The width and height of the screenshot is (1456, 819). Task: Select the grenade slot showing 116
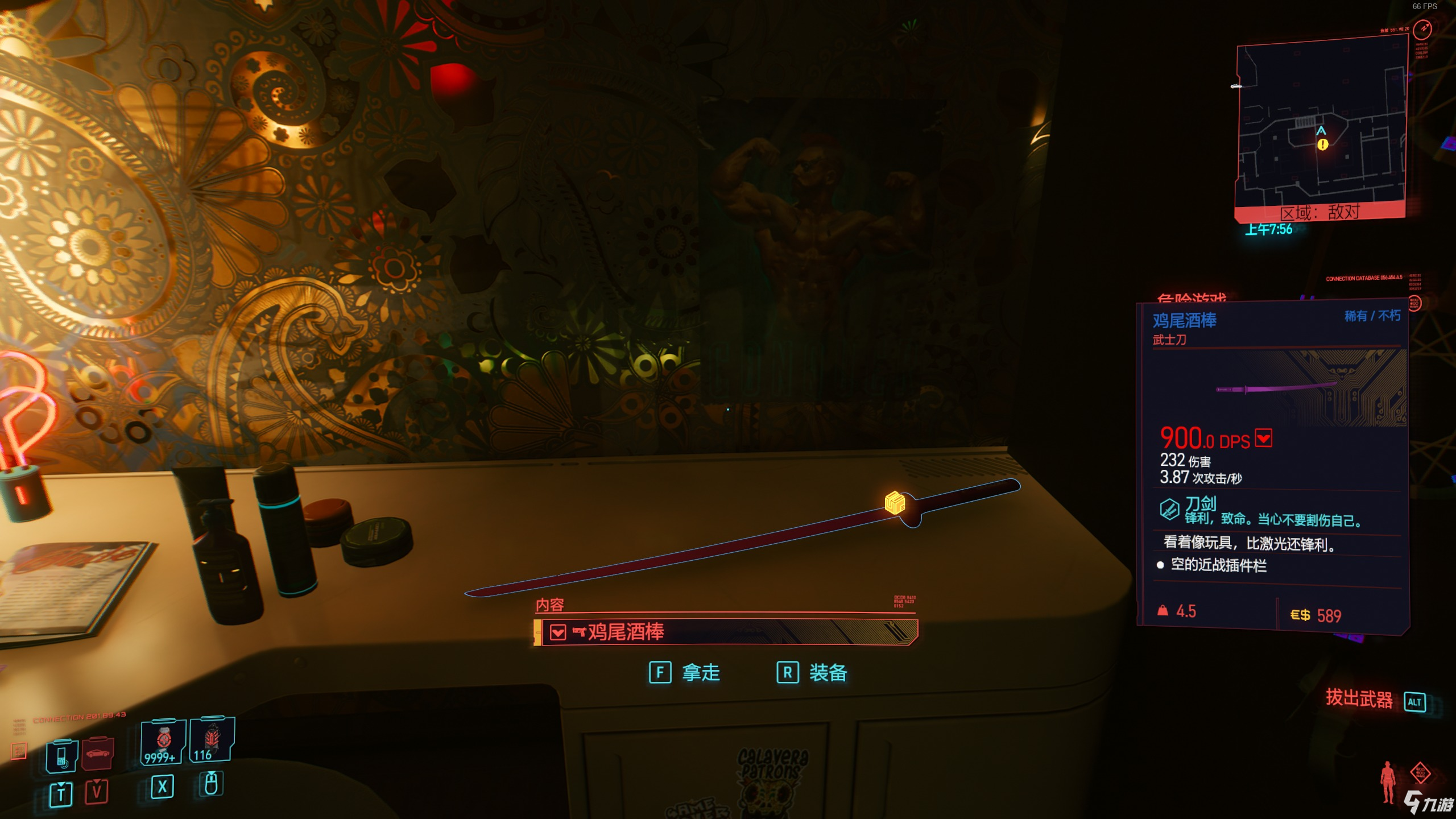pos(211,739)
